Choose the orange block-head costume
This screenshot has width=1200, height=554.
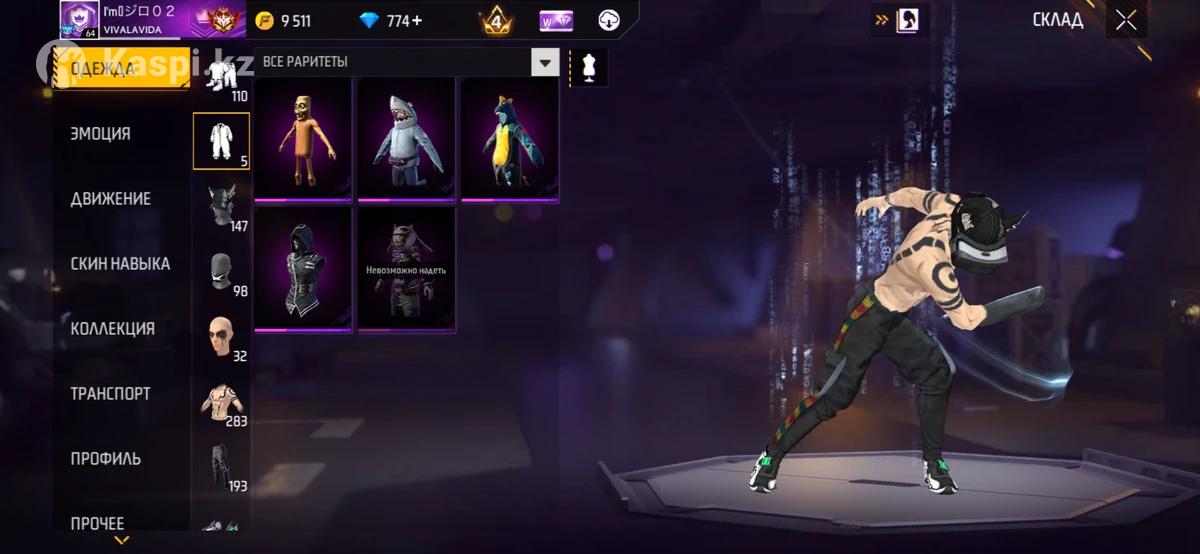point(303,139)
